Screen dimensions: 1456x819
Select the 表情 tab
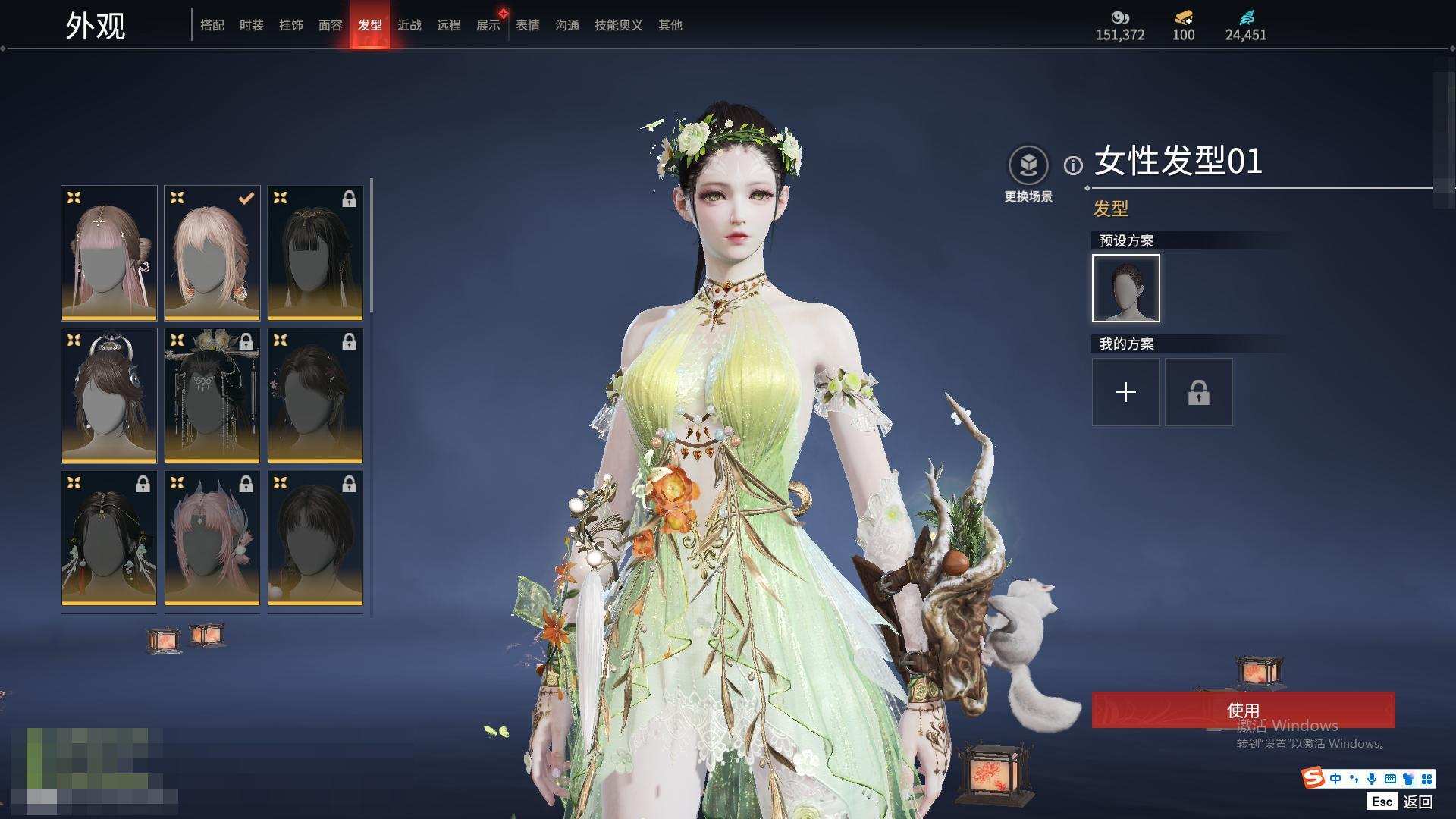527,25
